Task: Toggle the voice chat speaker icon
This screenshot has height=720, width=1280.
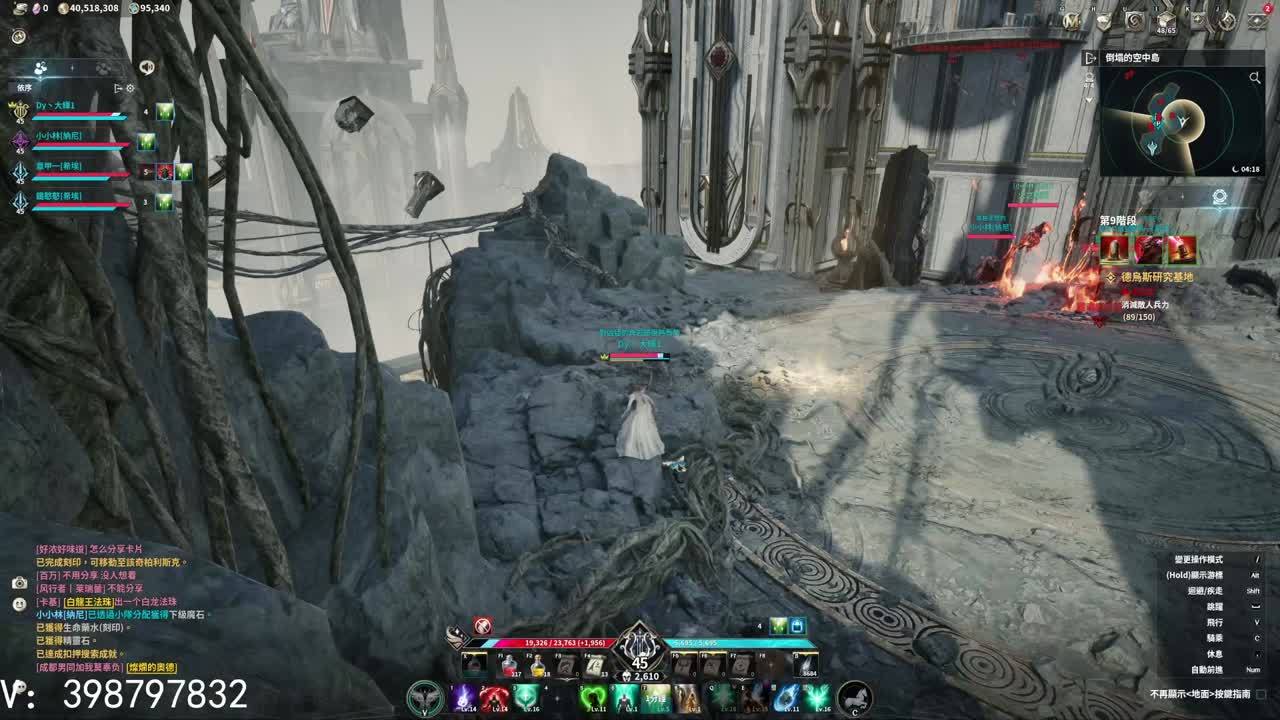Action: click(147, 67)
